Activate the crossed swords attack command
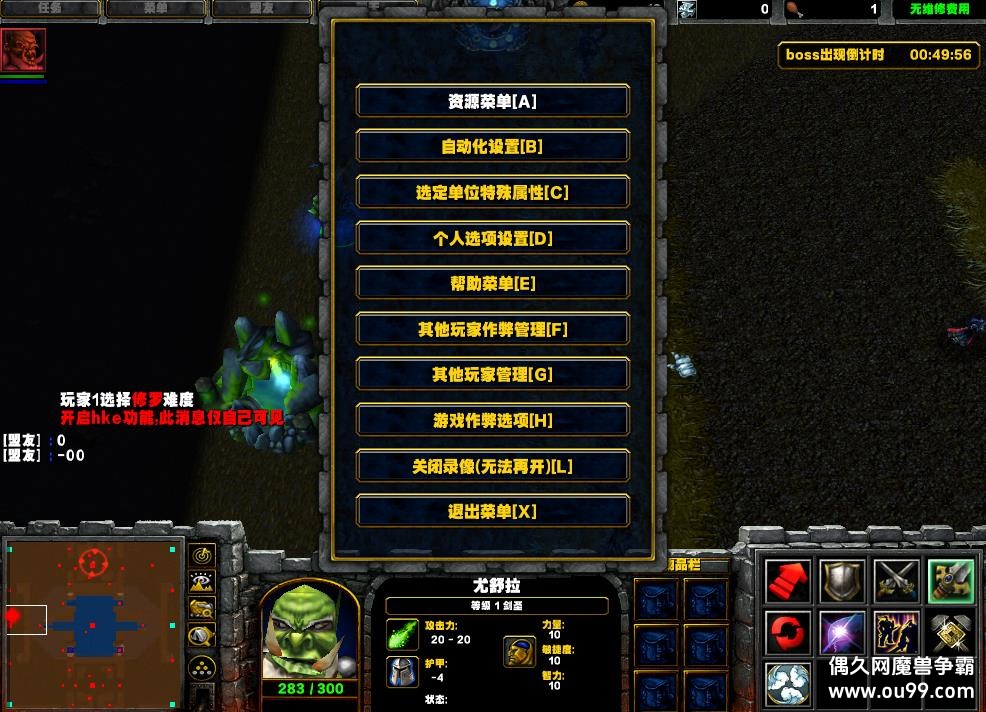986x712 pixels. click(x=896, y=581)
